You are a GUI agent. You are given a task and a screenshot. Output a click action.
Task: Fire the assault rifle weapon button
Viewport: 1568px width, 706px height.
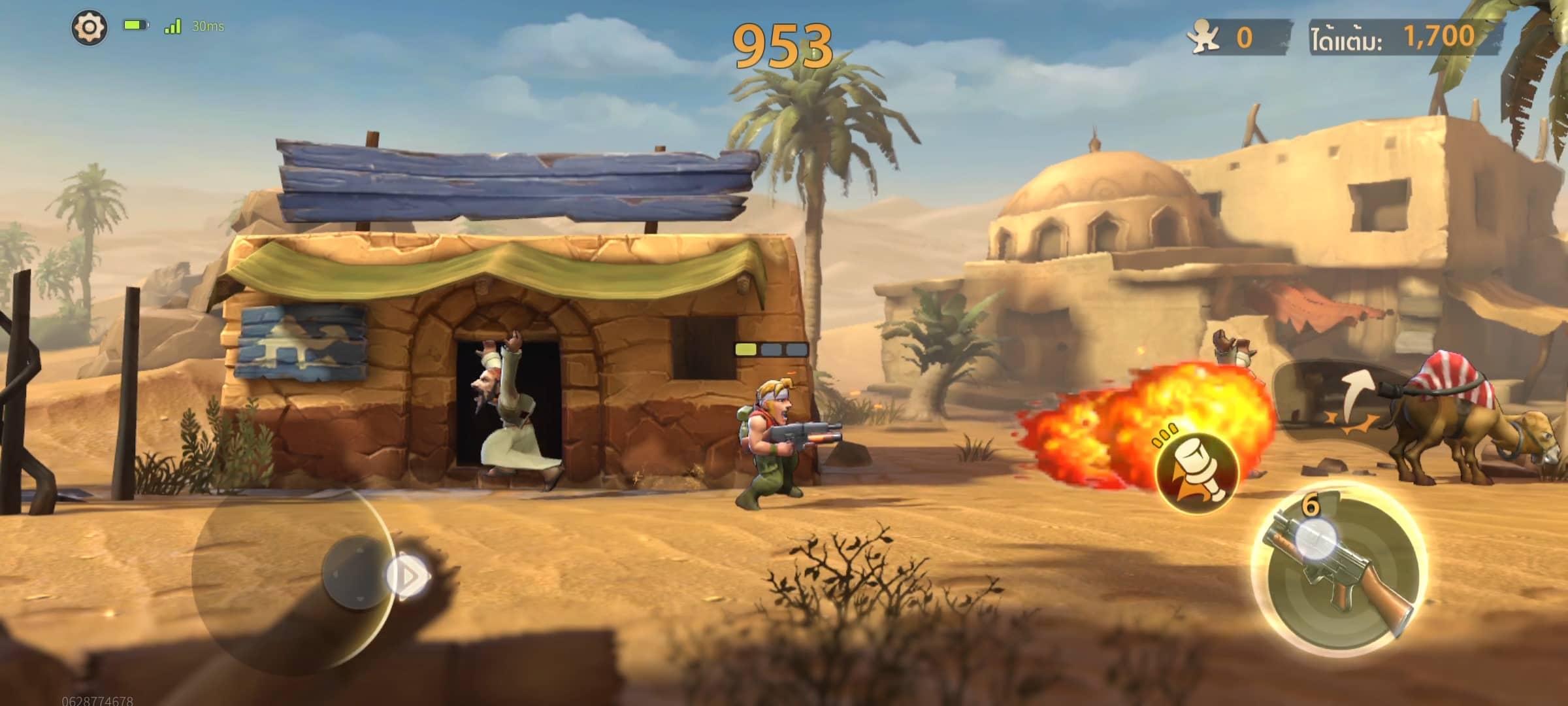click(1339, 570)
